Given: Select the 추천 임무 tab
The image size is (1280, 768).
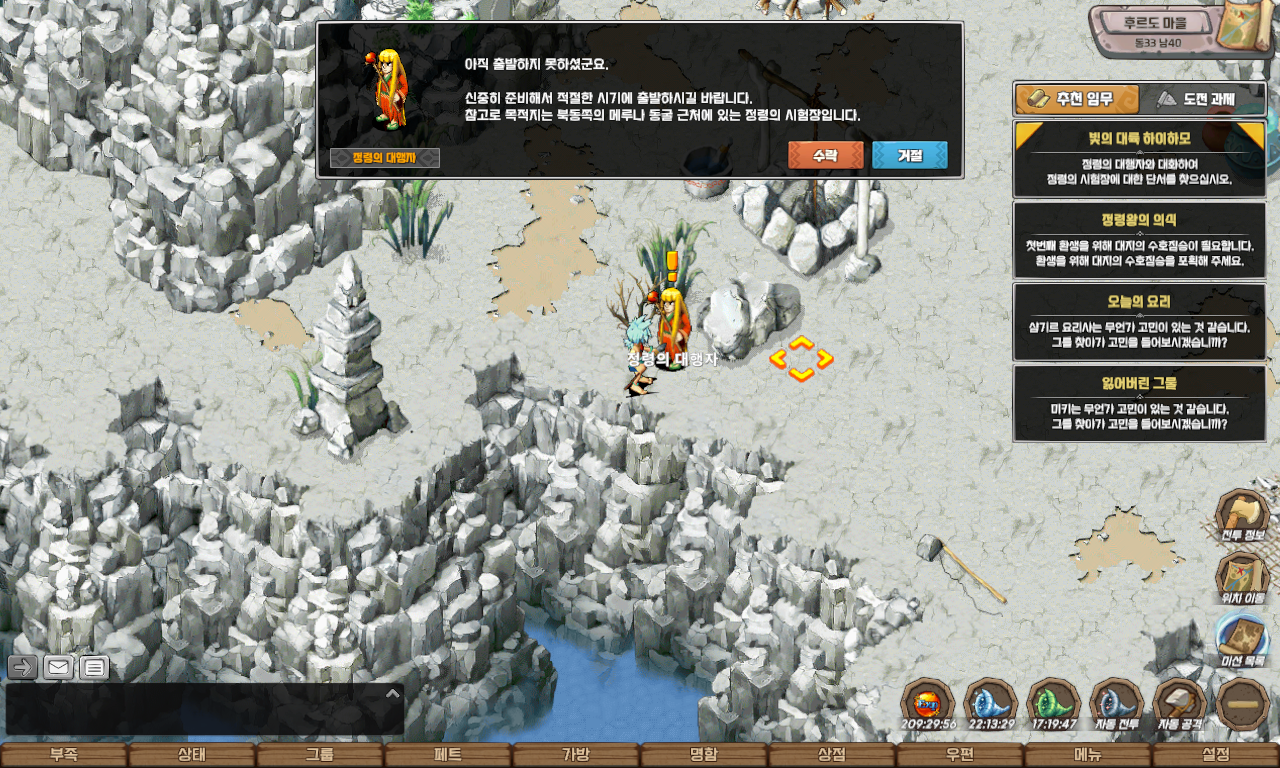Looking at the screenshot, I should click(1077, 99).
